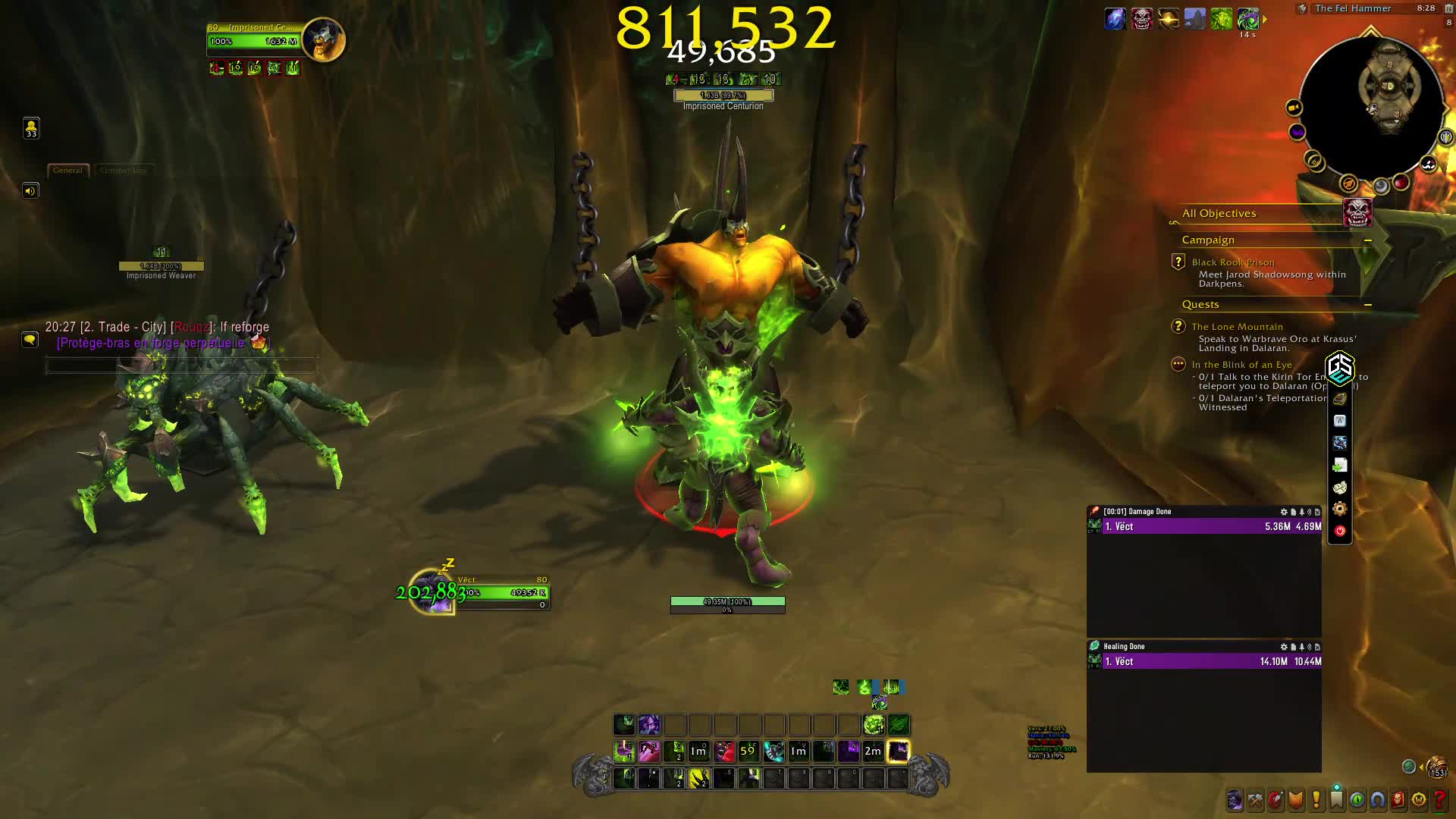Click the red skull buff icon
Screen dimensions: 1456x819
coord(1142,19)
